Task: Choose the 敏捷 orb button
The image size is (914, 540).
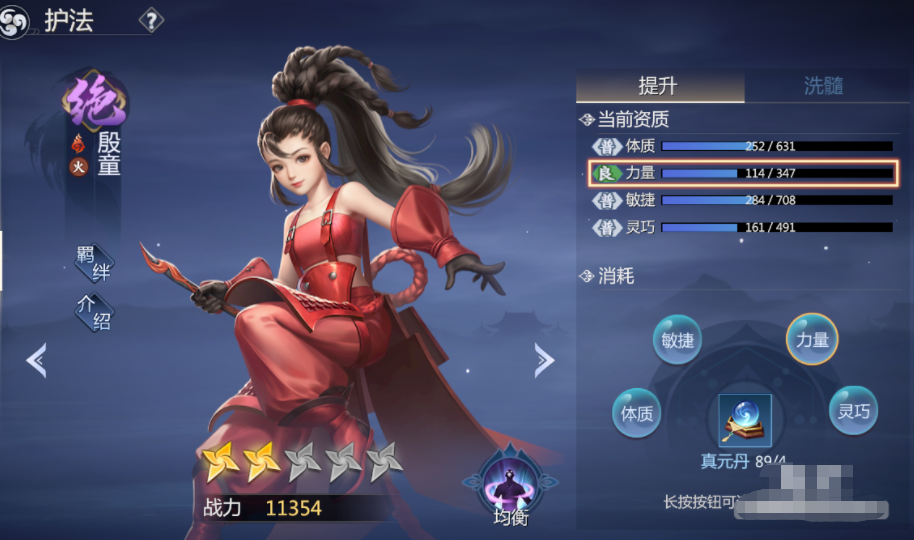Action: coord(677,340)
